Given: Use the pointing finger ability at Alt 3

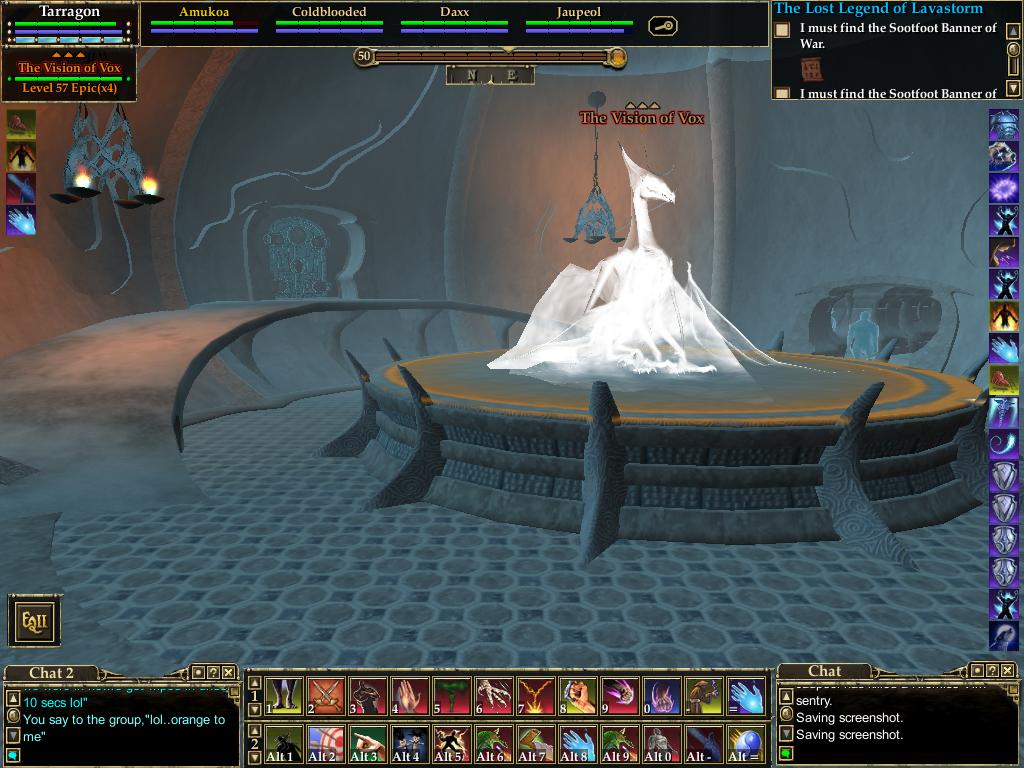Looking at the screenshot, I should point(368,744).
